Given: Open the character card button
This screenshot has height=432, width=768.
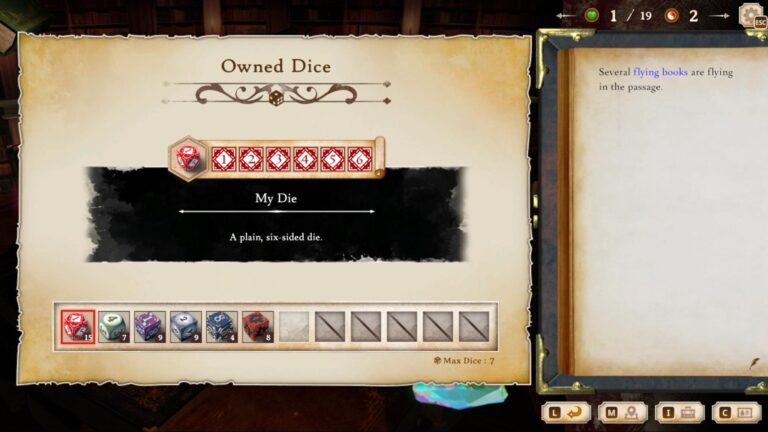Looking at the screenshot, I should (736, 412).
